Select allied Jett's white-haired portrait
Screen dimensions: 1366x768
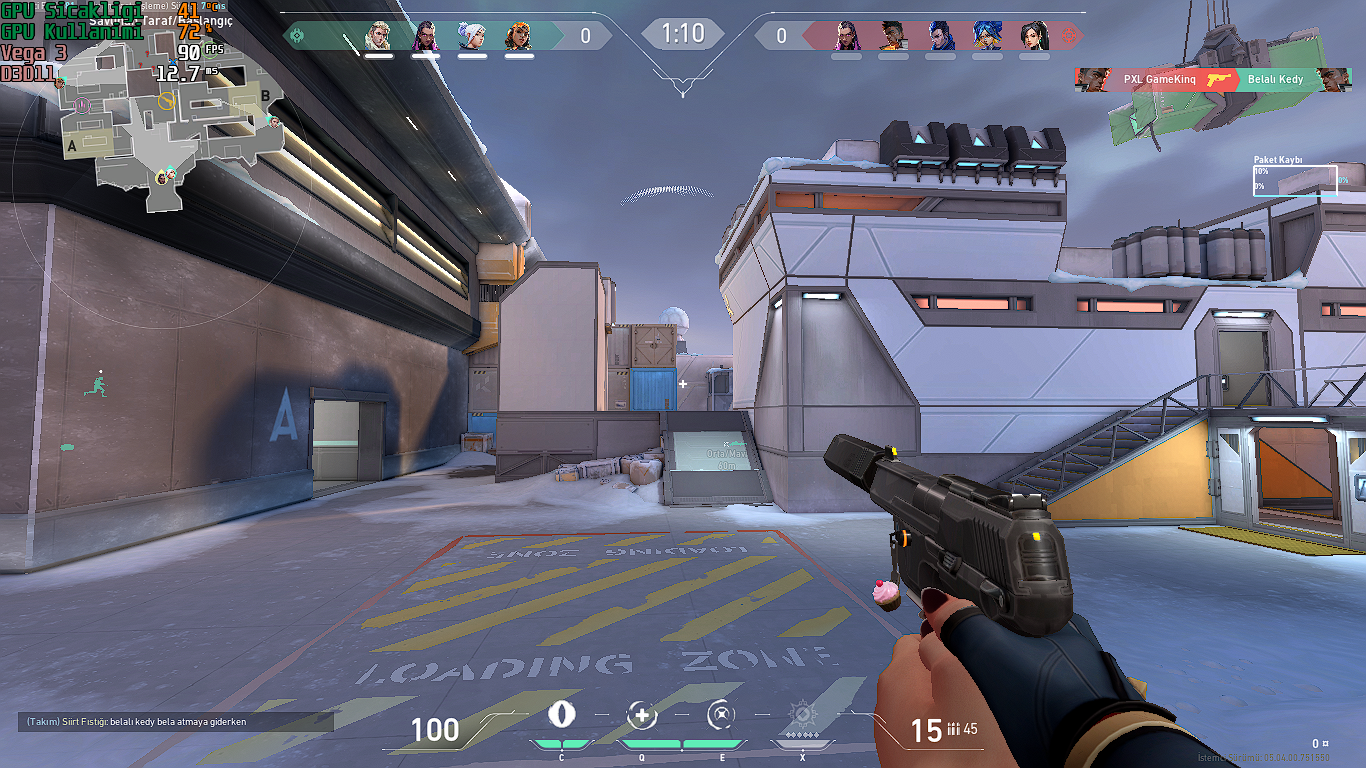pos(472,36)
